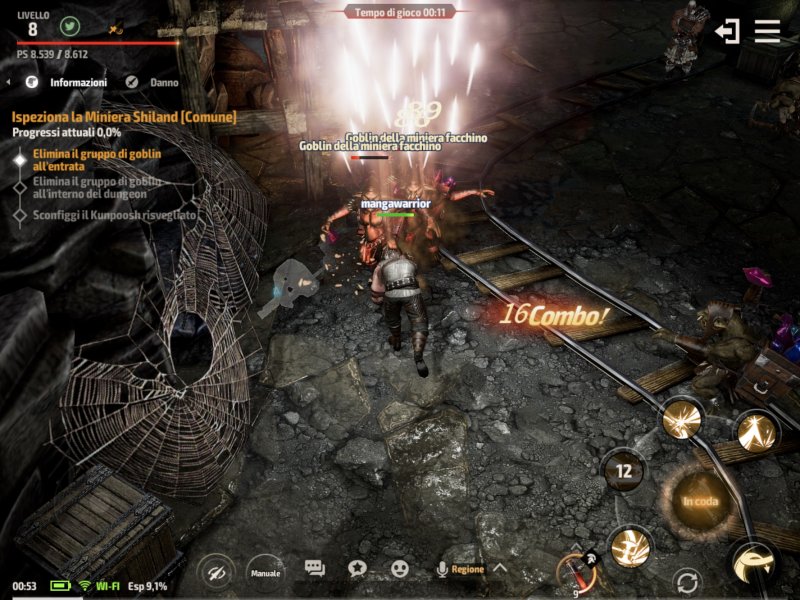Open the chat bubbles window

(315, 569)
